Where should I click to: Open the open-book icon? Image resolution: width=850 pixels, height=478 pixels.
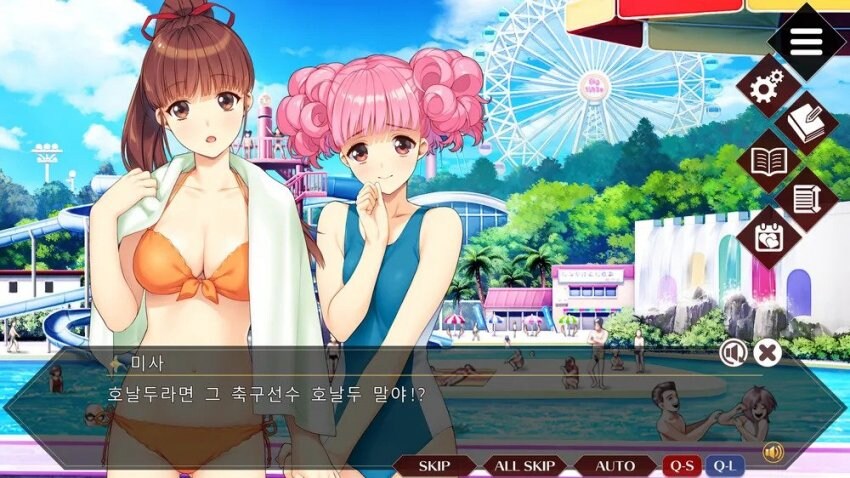point(769,160)
